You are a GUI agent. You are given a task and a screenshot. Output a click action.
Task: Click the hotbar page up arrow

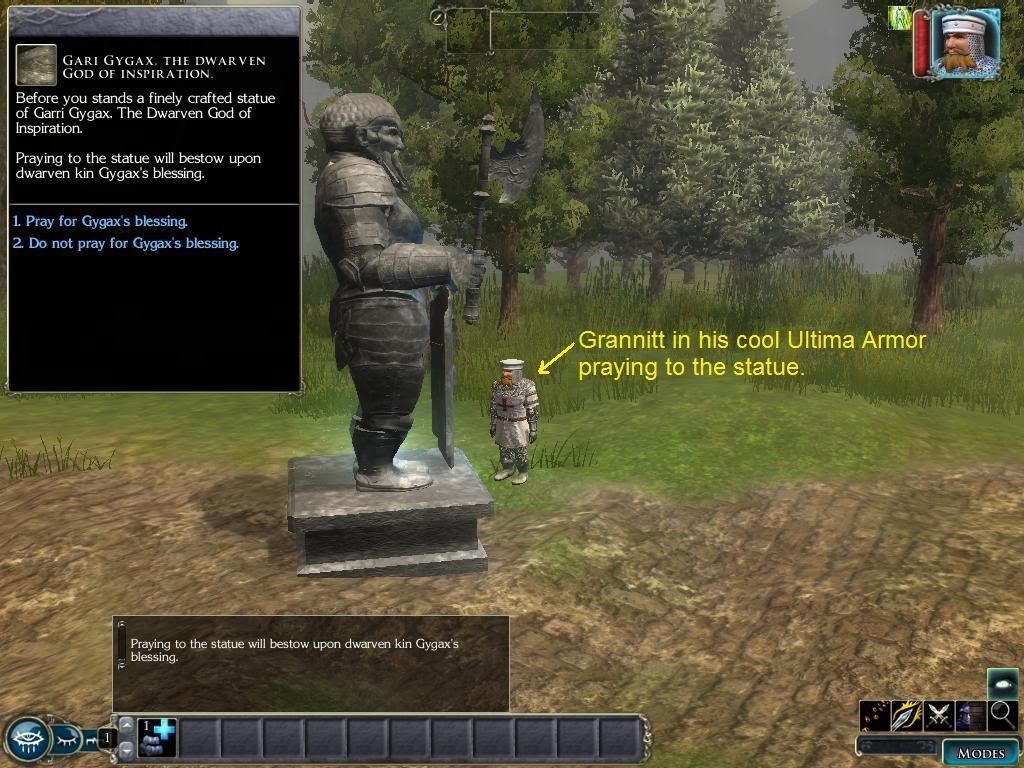[x=126, y=725]
